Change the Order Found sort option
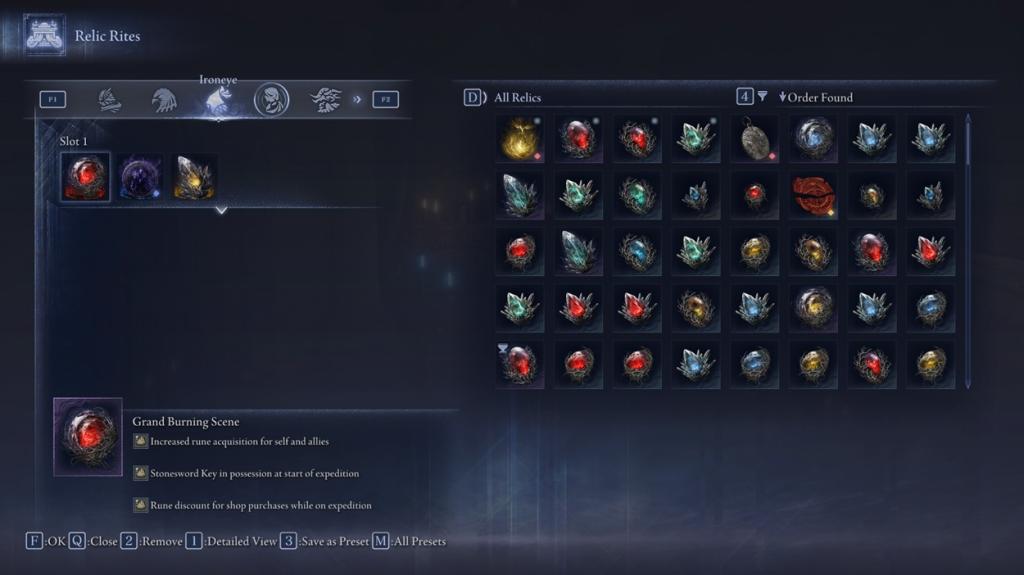 816,97
